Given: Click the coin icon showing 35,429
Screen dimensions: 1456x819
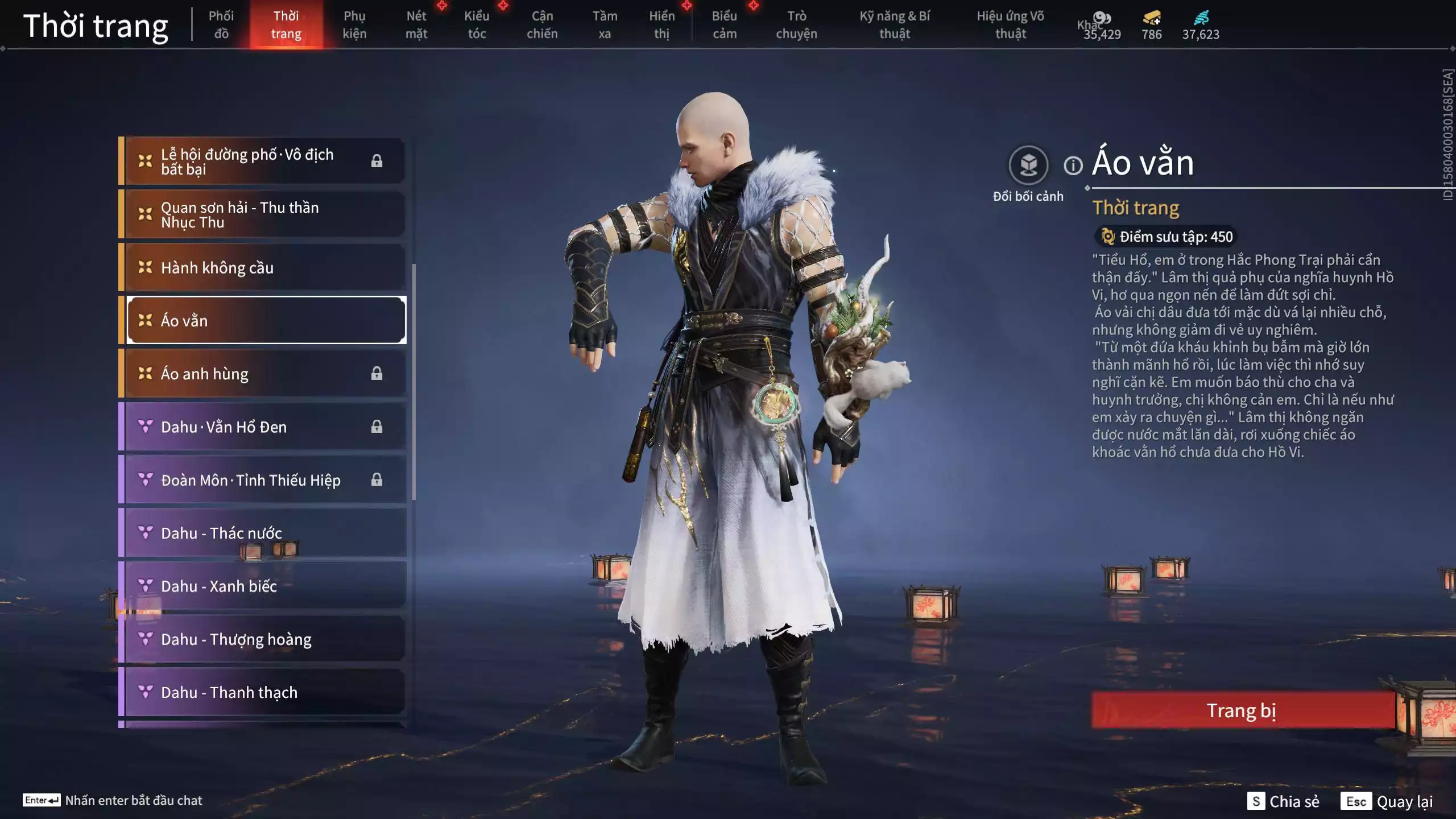Looking at the screenshot, I should coord(1101,18).
